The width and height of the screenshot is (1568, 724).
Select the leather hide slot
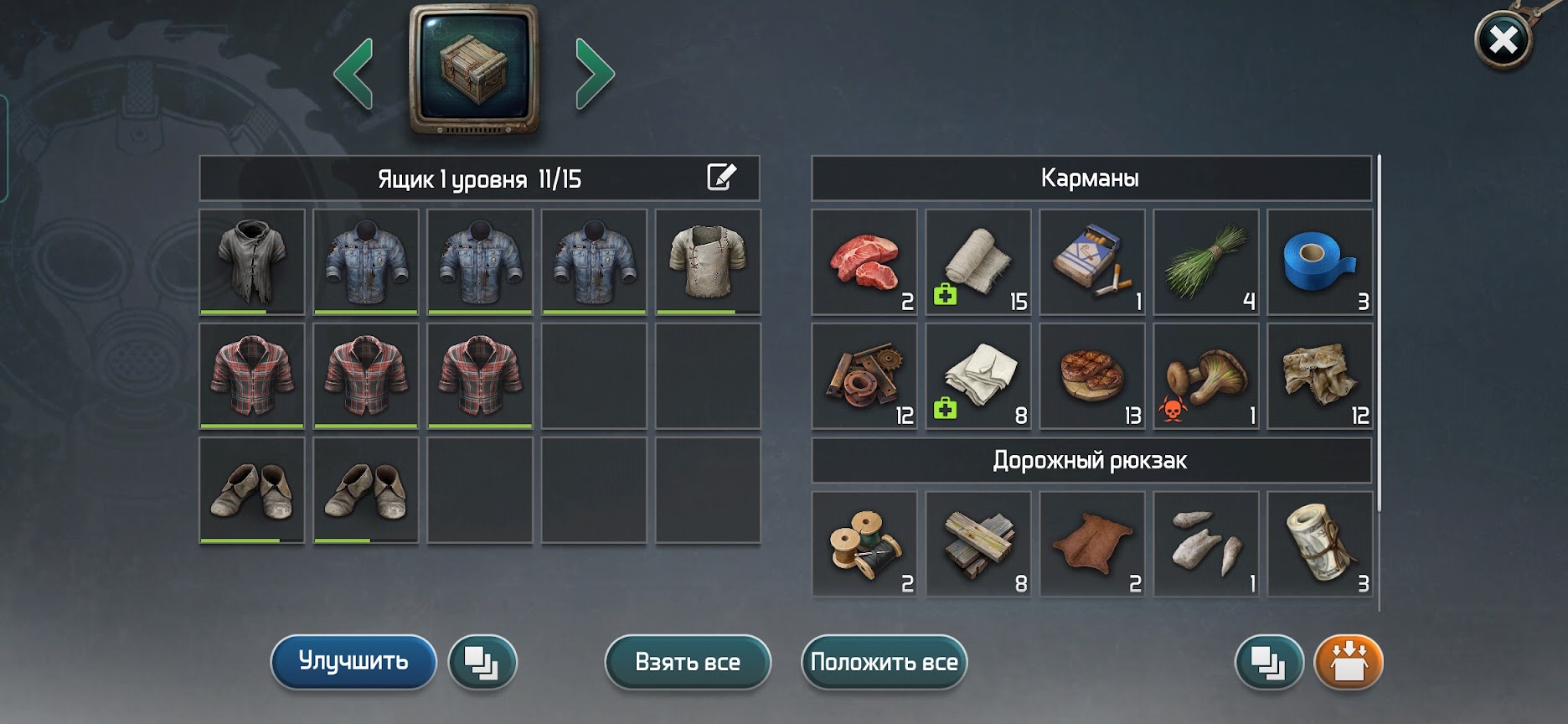click(1092, 545)
